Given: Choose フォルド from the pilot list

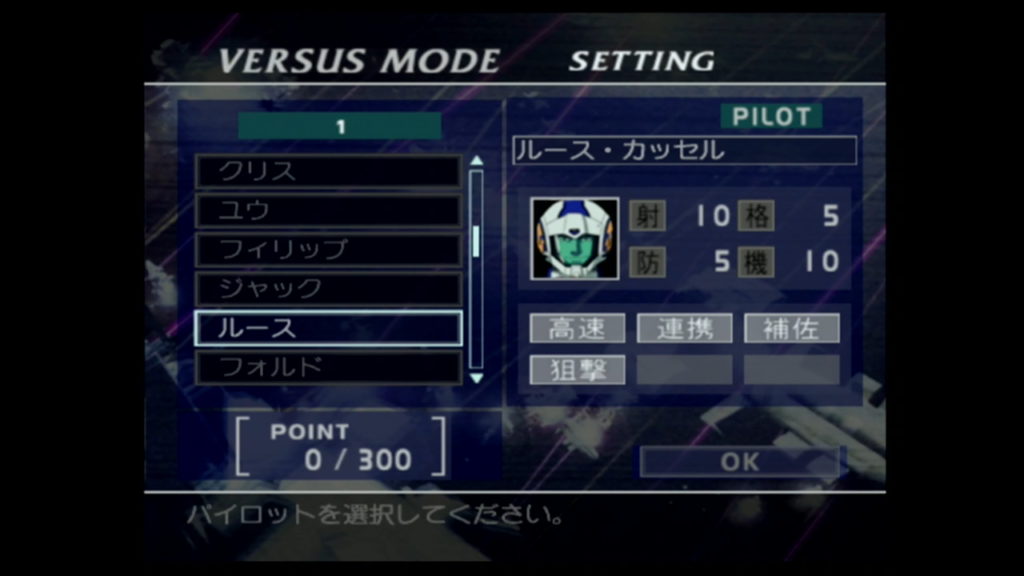Looking at the screenshot, I should (x=328, y=367).
